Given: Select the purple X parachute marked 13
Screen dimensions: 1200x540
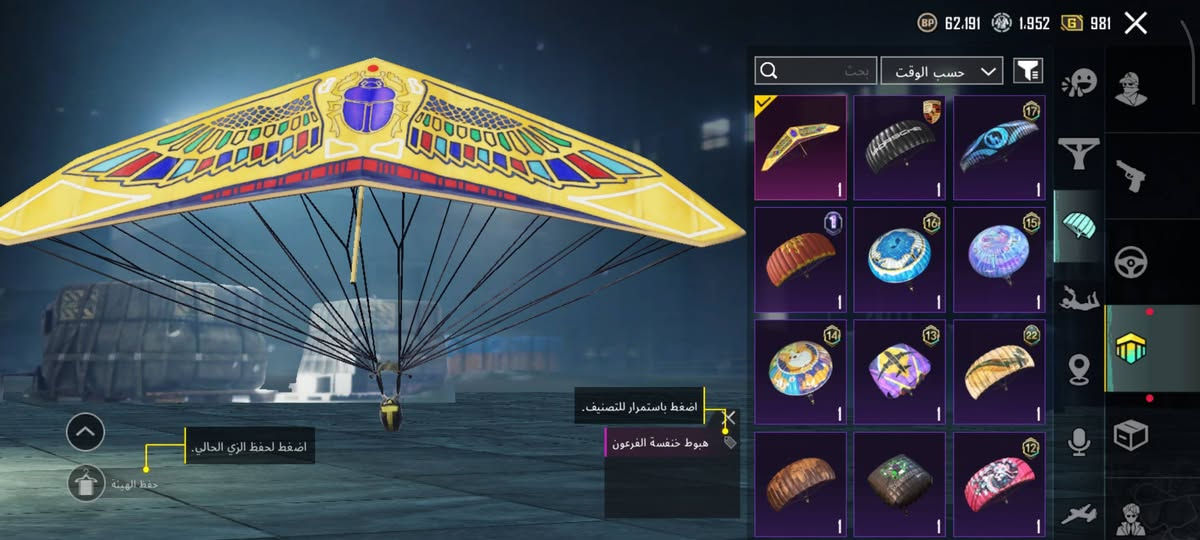Looking at the screenshot, I should point(899,372).
